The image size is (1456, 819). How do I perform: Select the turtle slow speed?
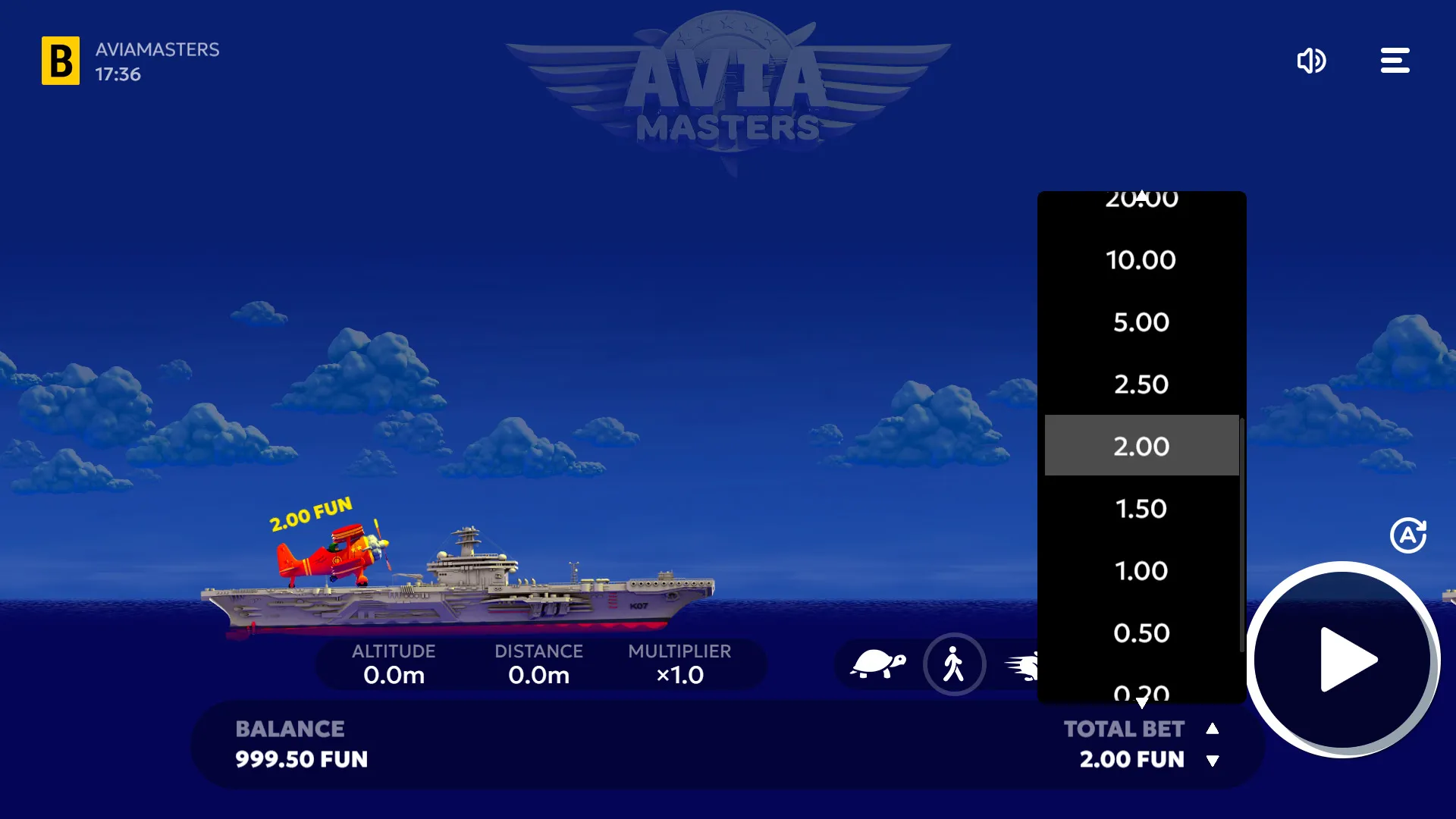877,664
